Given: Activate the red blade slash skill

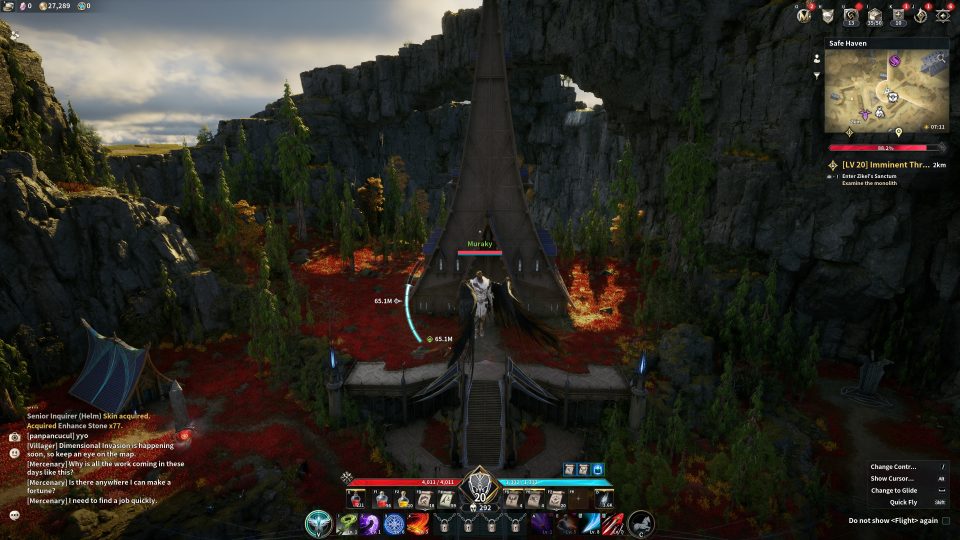Looking at the screenshot, I should click(615, 523).
